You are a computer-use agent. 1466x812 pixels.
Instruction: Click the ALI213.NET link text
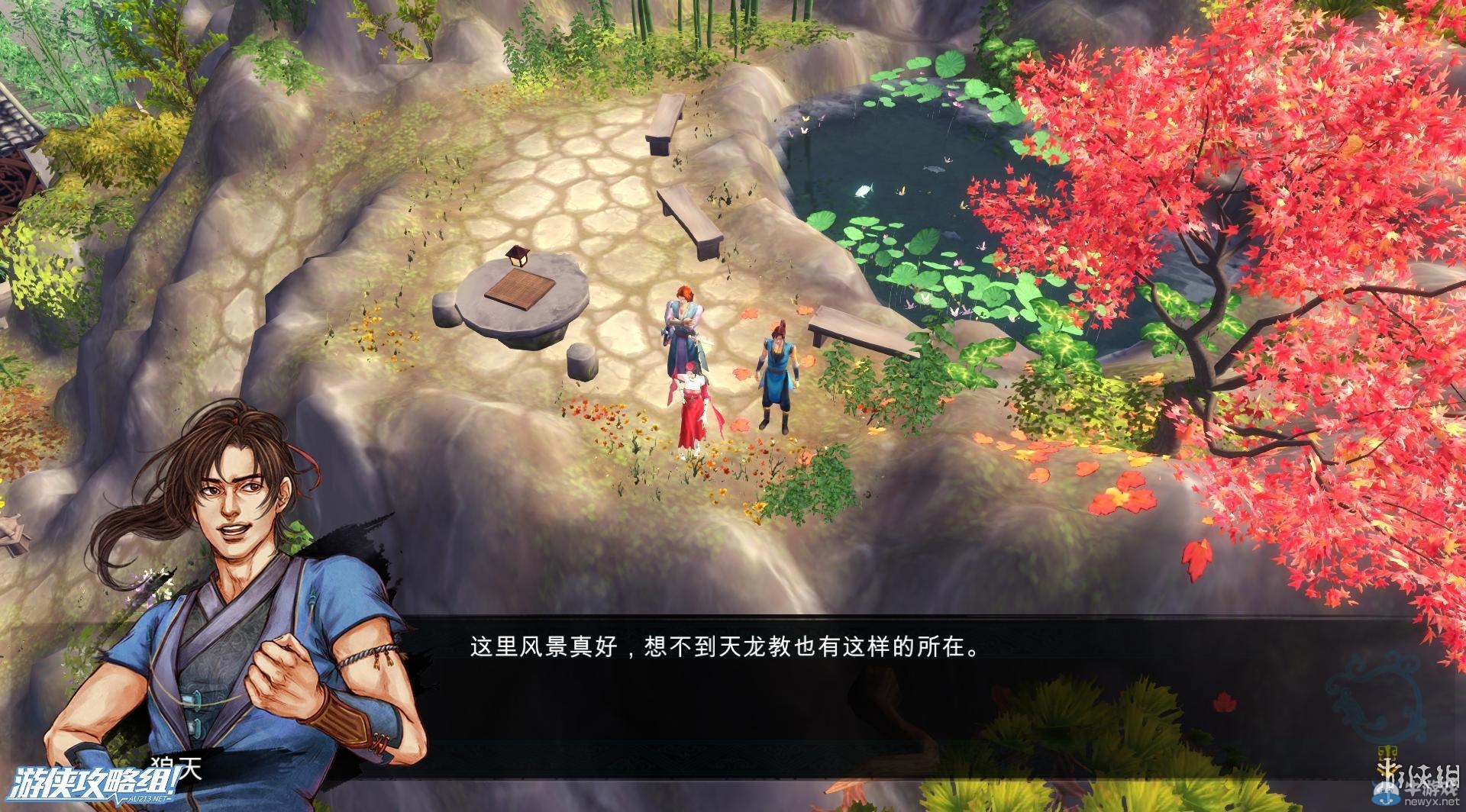tap(149, 798)
